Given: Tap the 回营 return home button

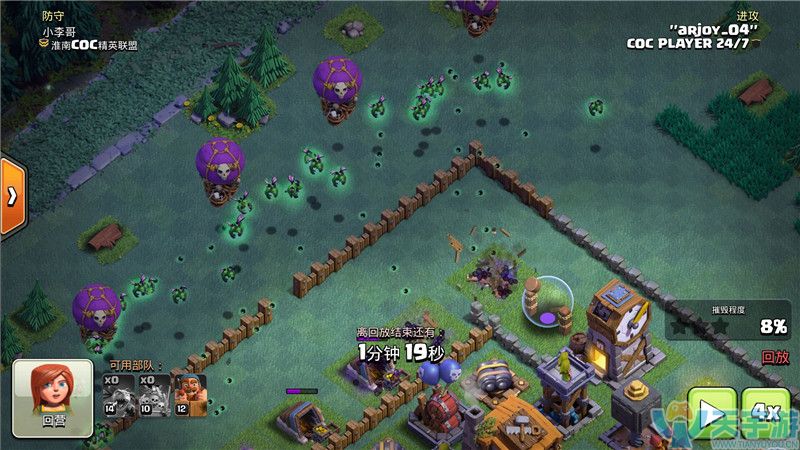Looking at the screenshot, I should coord(52,398).
